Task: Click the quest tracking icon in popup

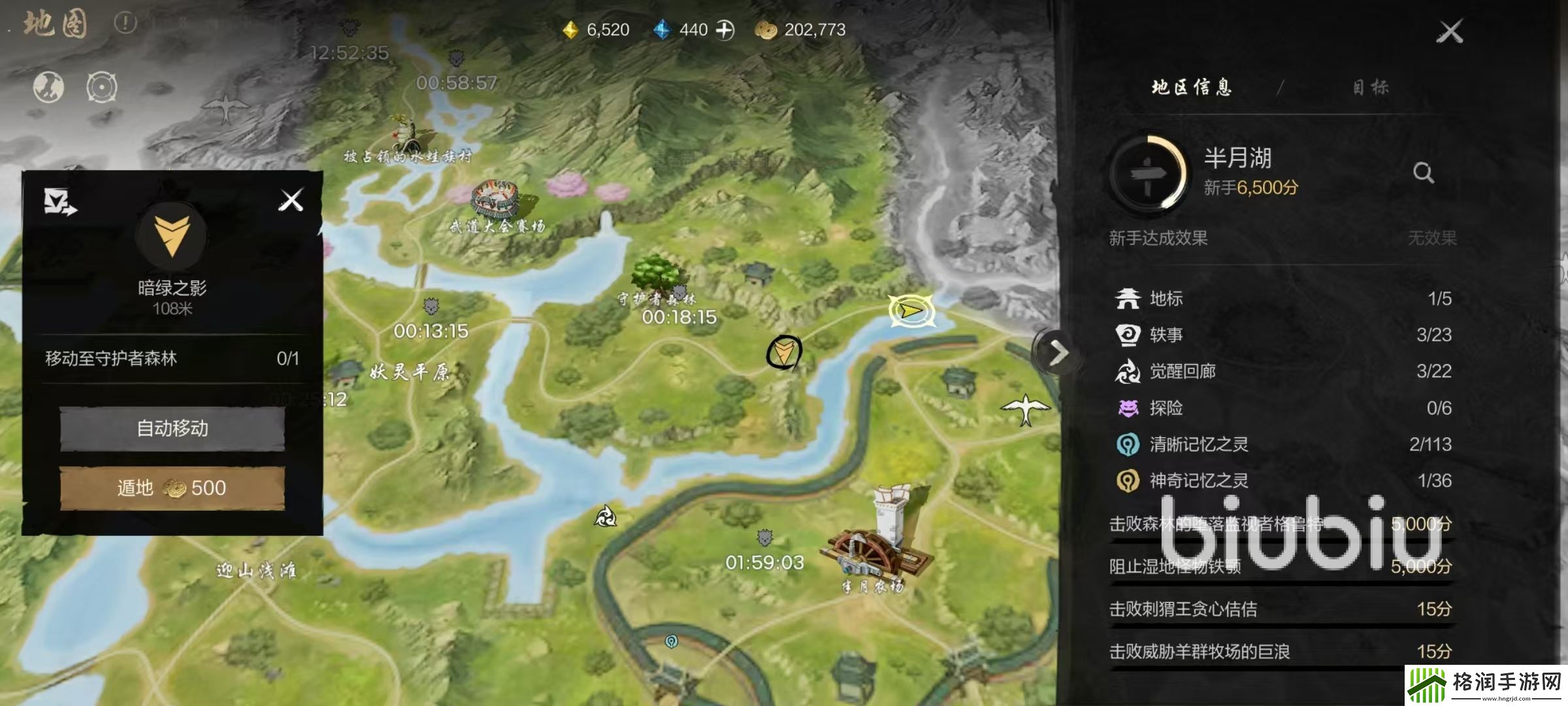Action: (x=59, y=201)
